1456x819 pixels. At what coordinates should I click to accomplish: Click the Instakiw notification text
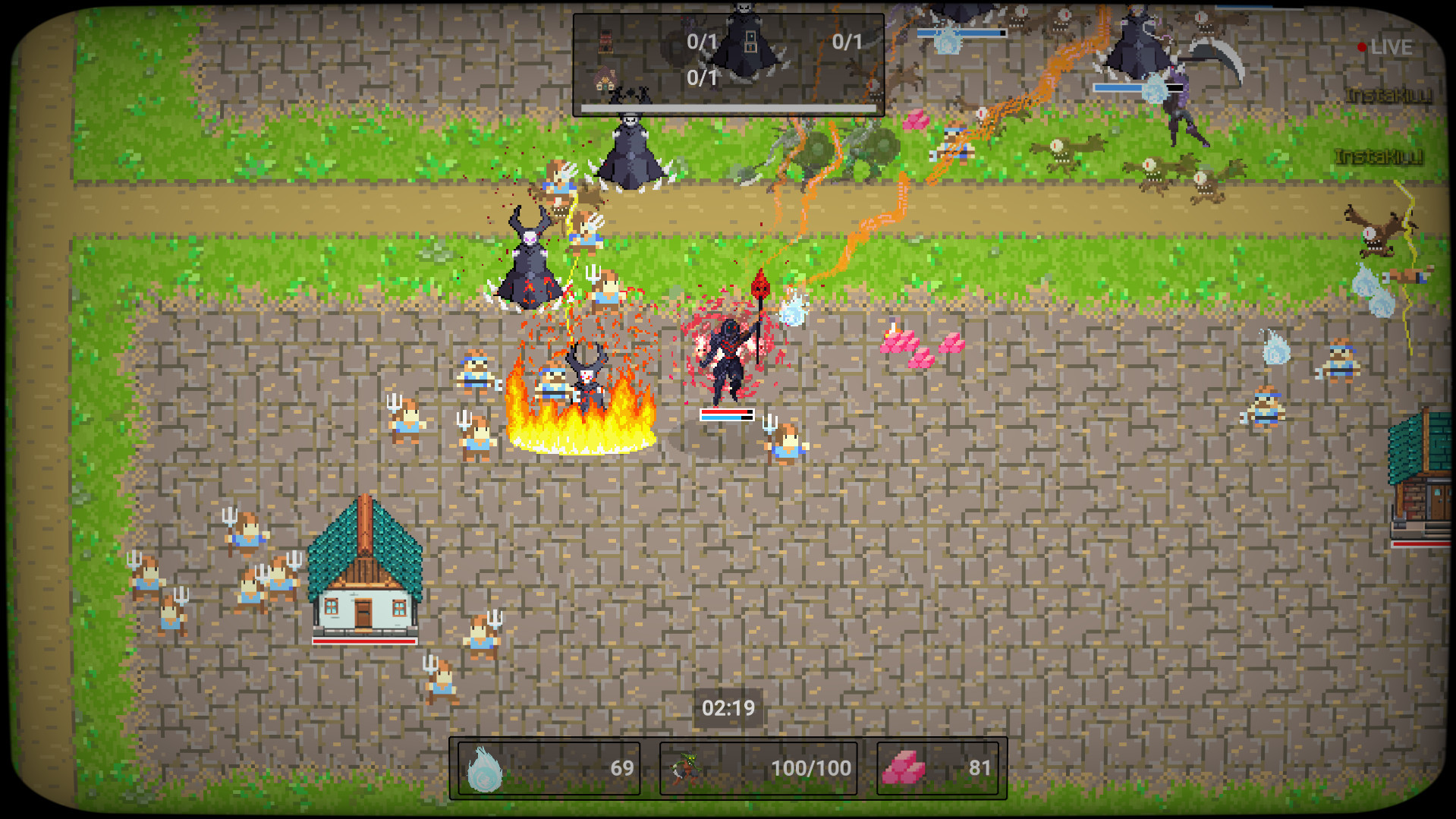click(1387, 95)
